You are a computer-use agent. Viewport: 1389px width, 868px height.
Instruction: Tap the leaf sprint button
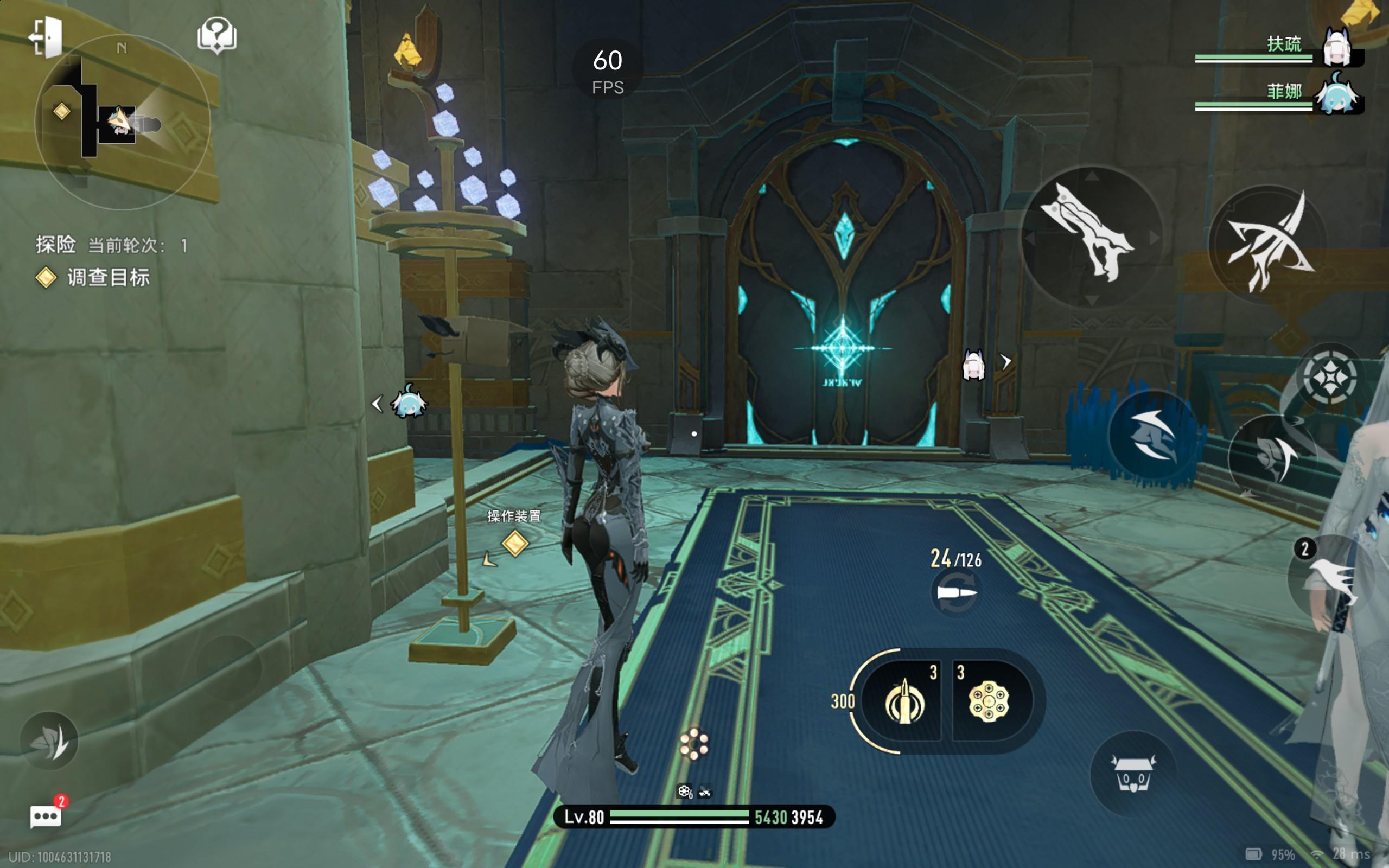coord(49,741)
